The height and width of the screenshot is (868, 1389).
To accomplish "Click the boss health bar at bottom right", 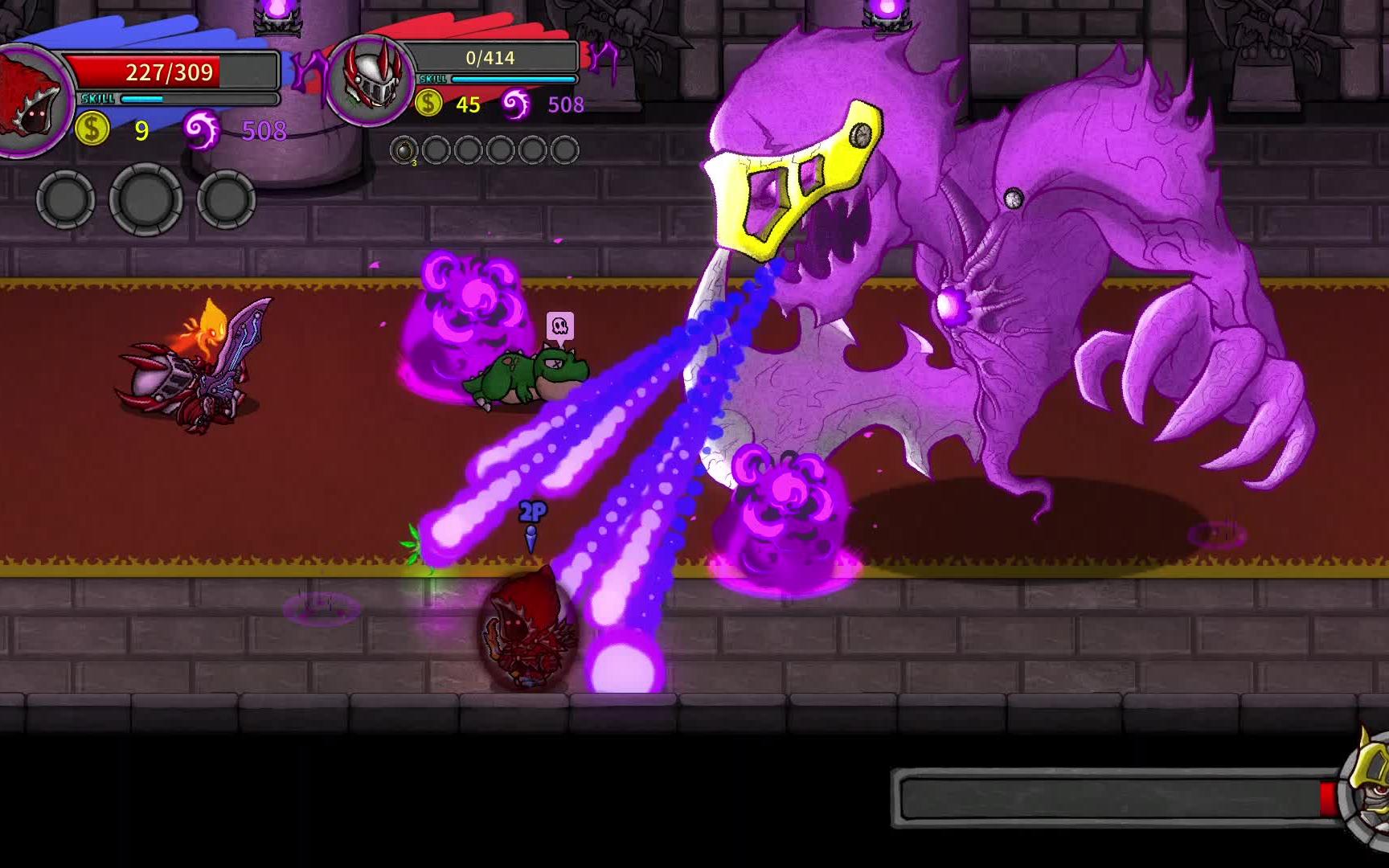I will point(1117,796).
